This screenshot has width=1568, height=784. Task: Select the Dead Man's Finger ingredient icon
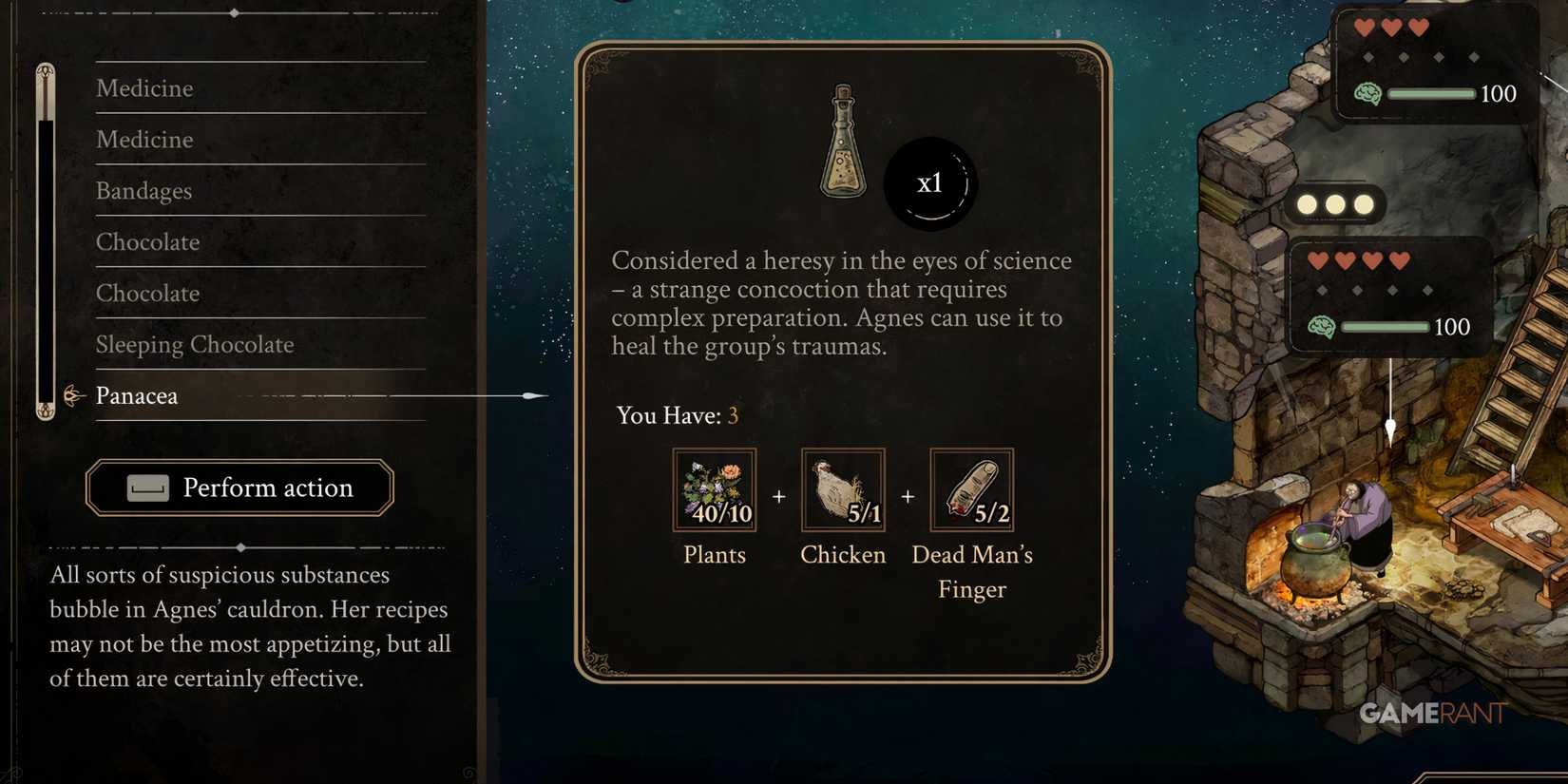971,489
